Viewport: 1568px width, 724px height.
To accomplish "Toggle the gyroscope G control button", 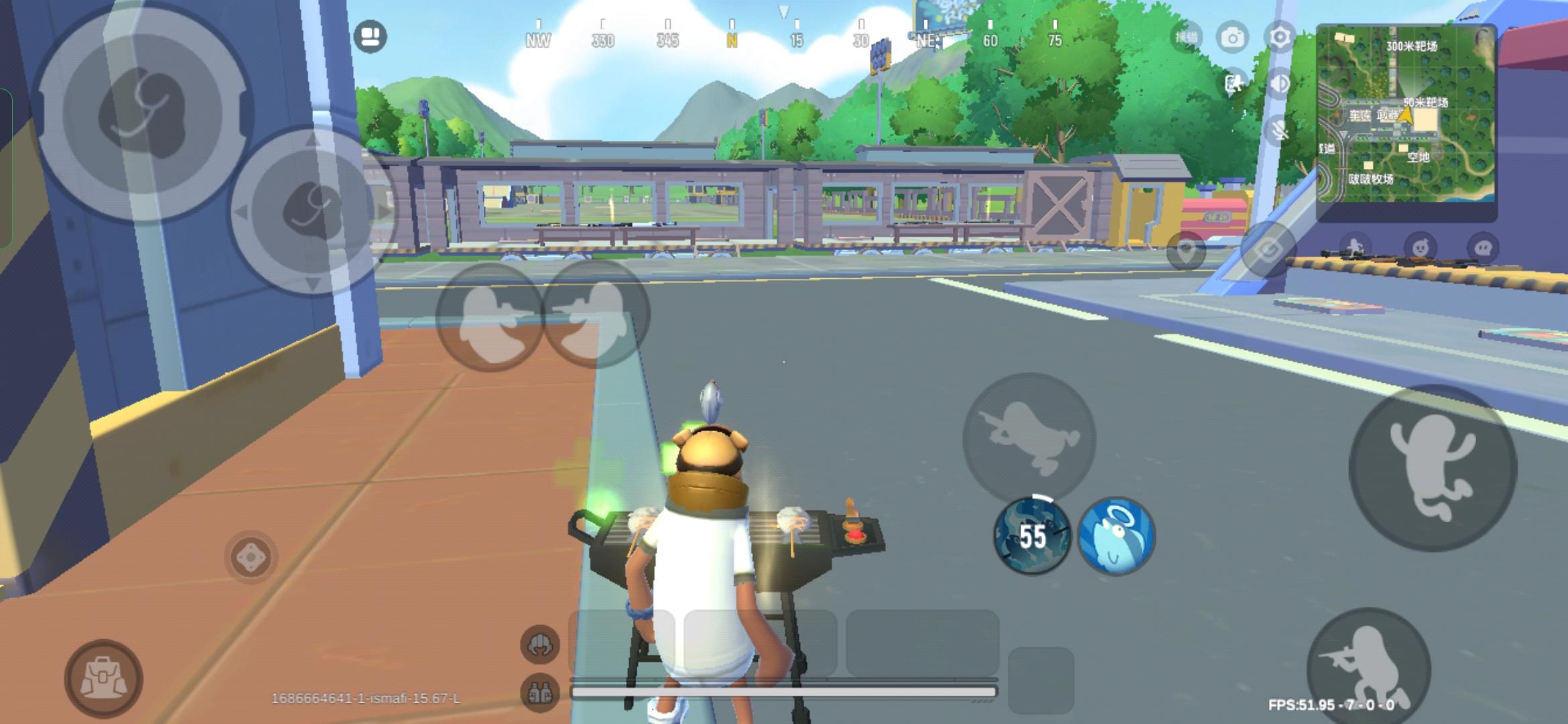I will (x=1268, y=248).
